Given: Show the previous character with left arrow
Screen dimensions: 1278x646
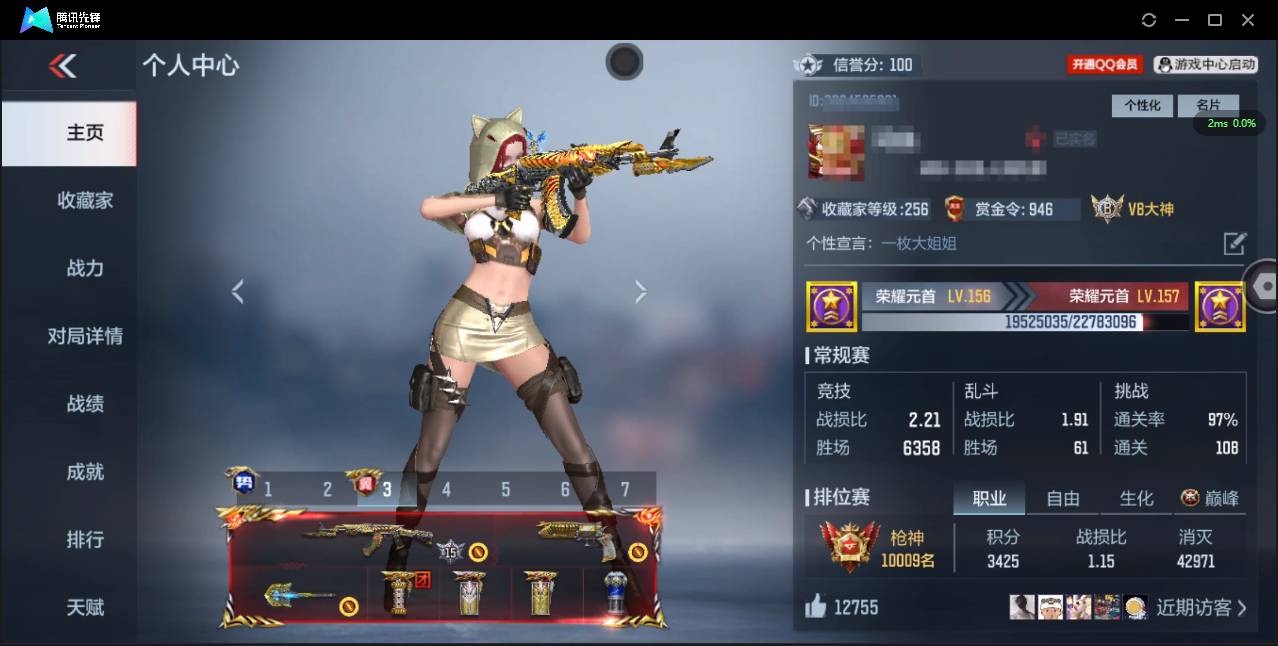Looking at the screenshot, I should click(238, 292).
